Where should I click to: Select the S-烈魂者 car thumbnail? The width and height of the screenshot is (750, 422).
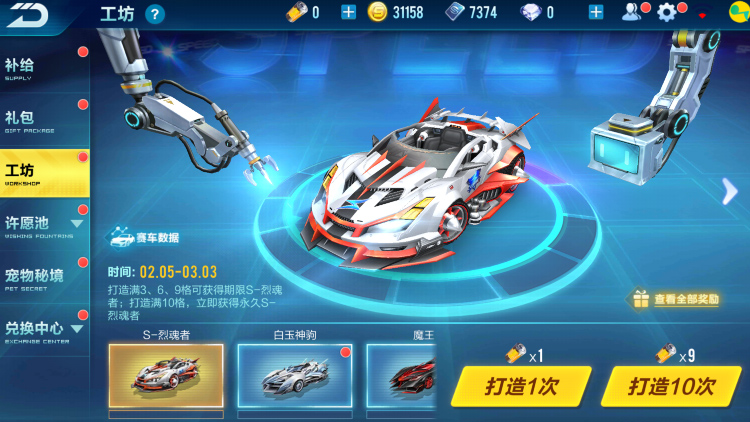[x=166, y=377]
